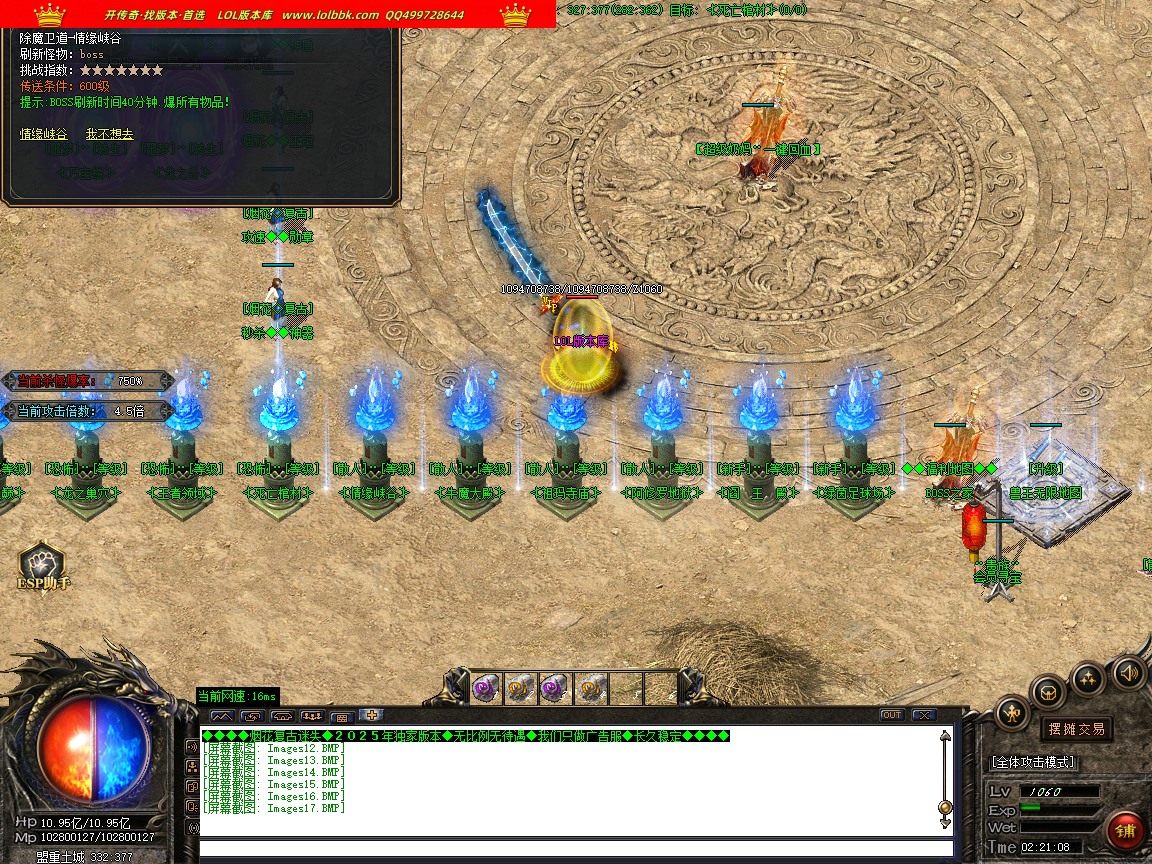This screenshot has width=1152, height=864.
Task: Click the OUT button above the chat
Action: tap(891, 715)
